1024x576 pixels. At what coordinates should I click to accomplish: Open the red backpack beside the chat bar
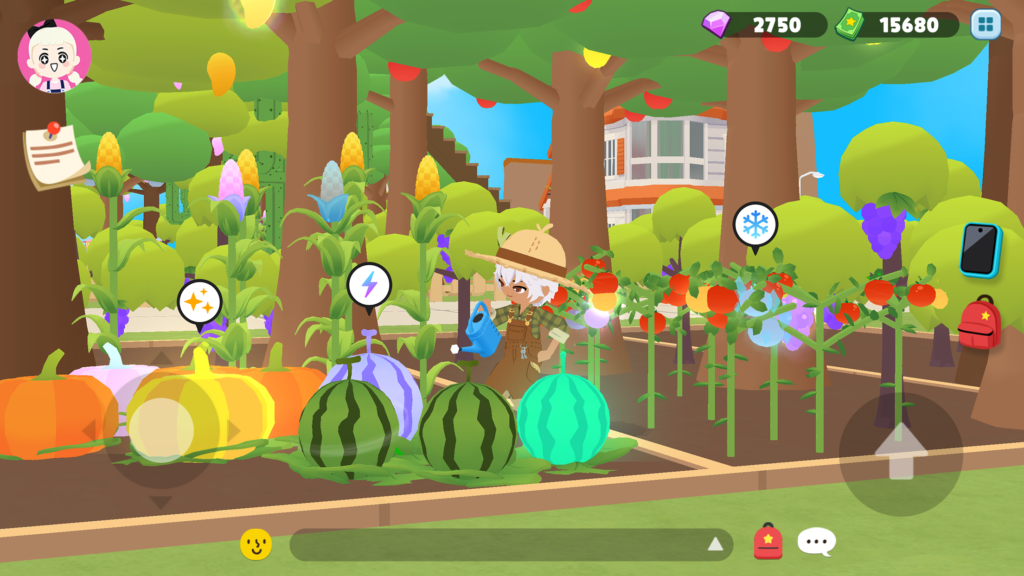(x=768, y=542)
